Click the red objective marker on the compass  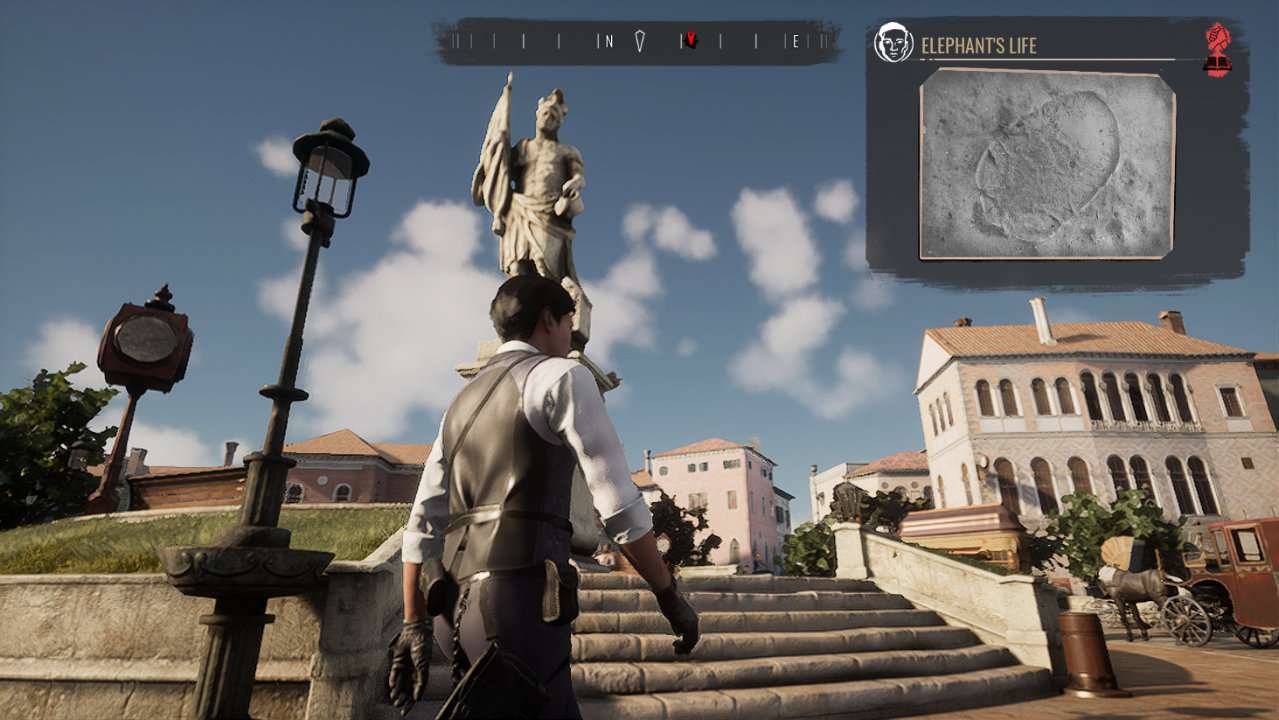(690, 40)
